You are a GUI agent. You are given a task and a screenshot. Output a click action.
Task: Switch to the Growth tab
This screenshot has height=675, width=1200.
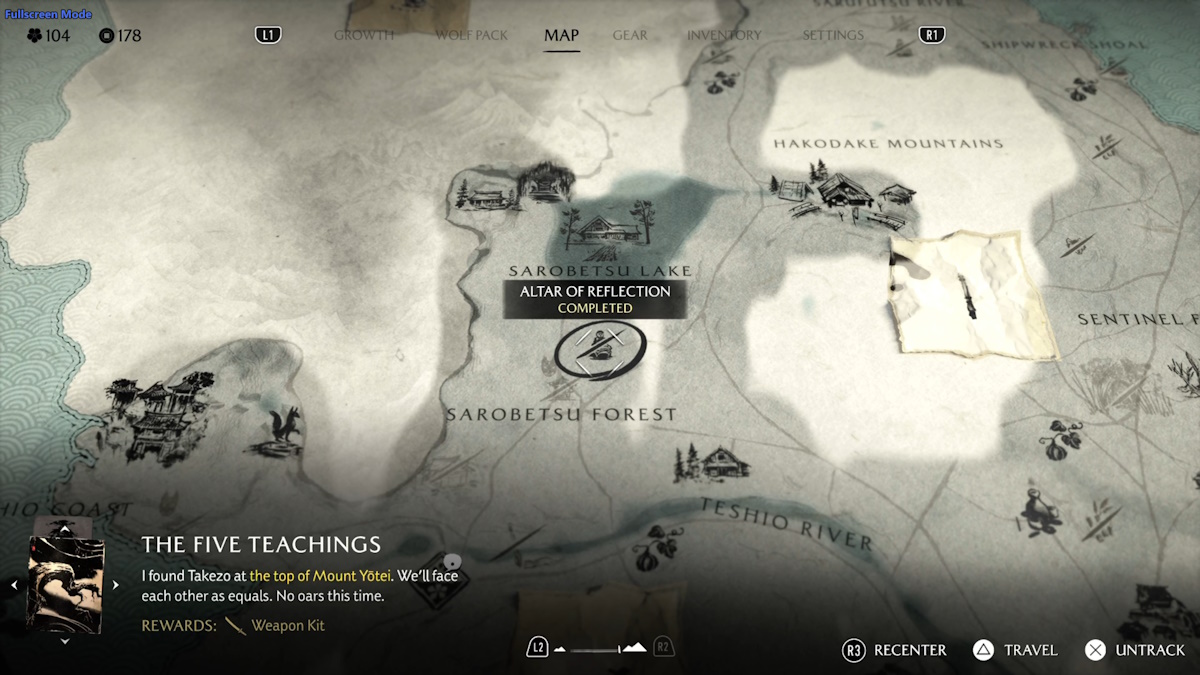pyautogui.click(x=363, y=35)
